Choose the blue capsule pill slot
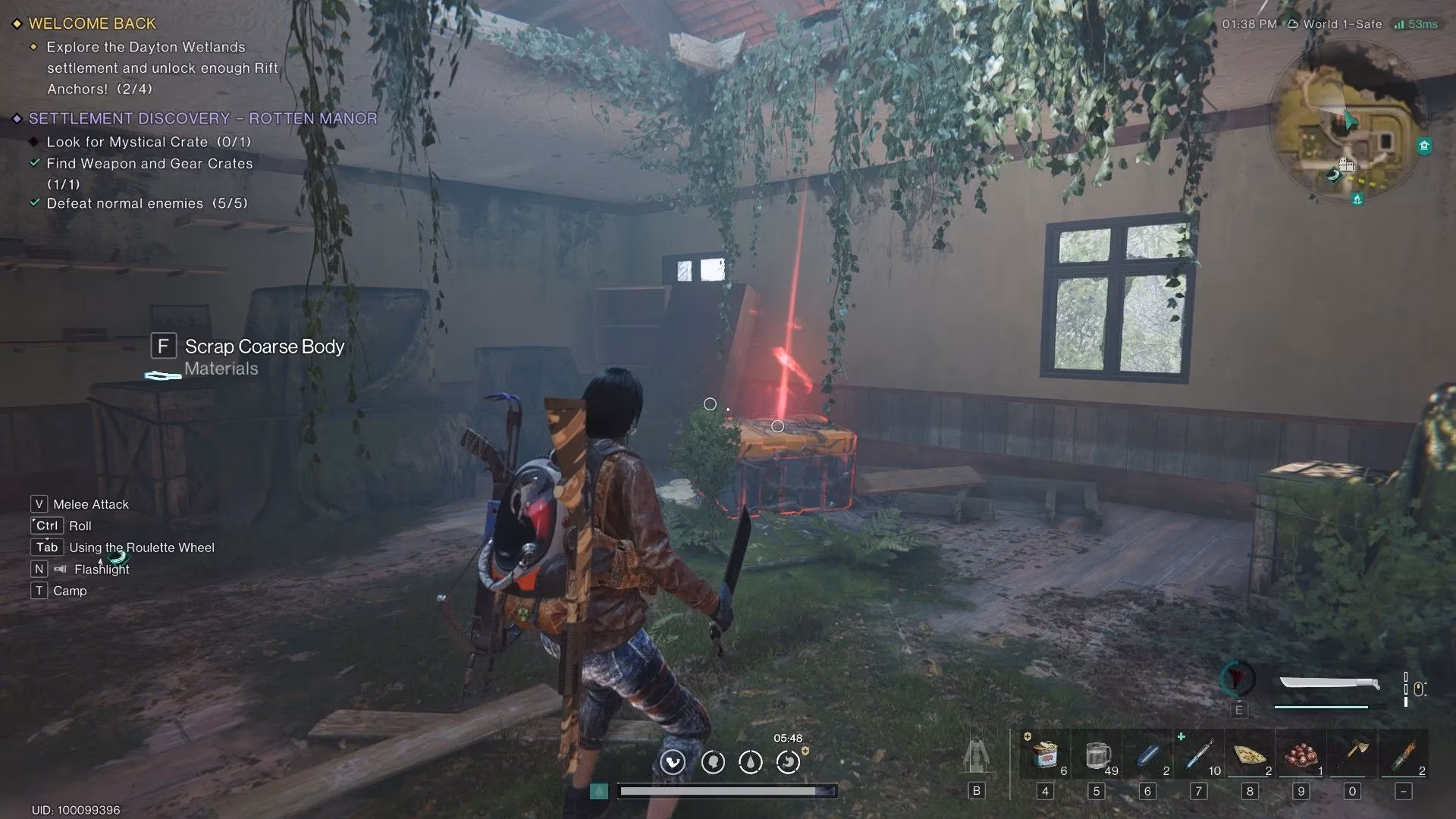Image resolution: width=1456 pixels, height=819 pixels. tap(1147, 756)
